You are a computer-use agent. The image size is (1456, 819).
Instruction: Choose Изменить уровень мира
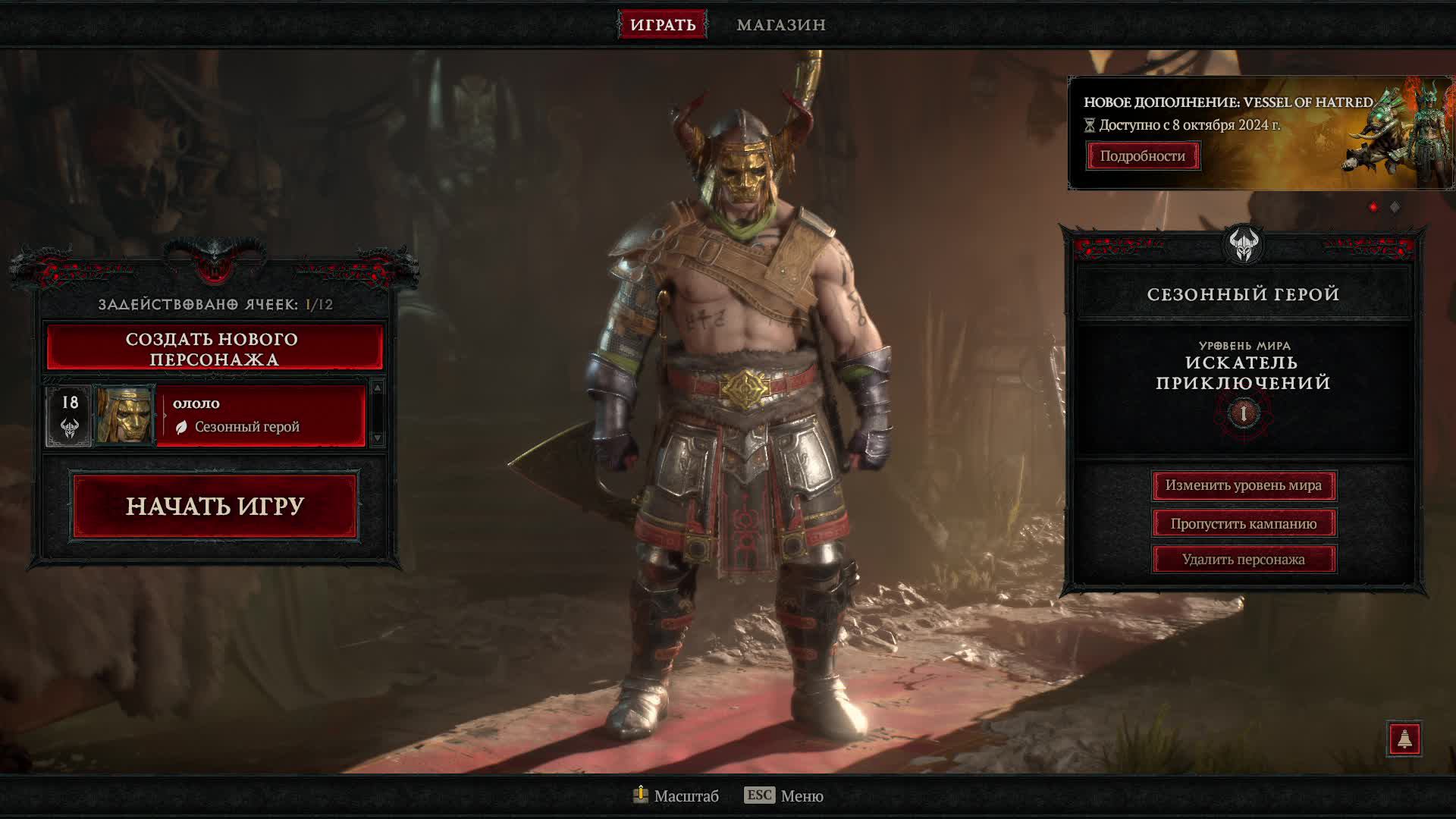pyautogui.click(x=1243, y=485)
